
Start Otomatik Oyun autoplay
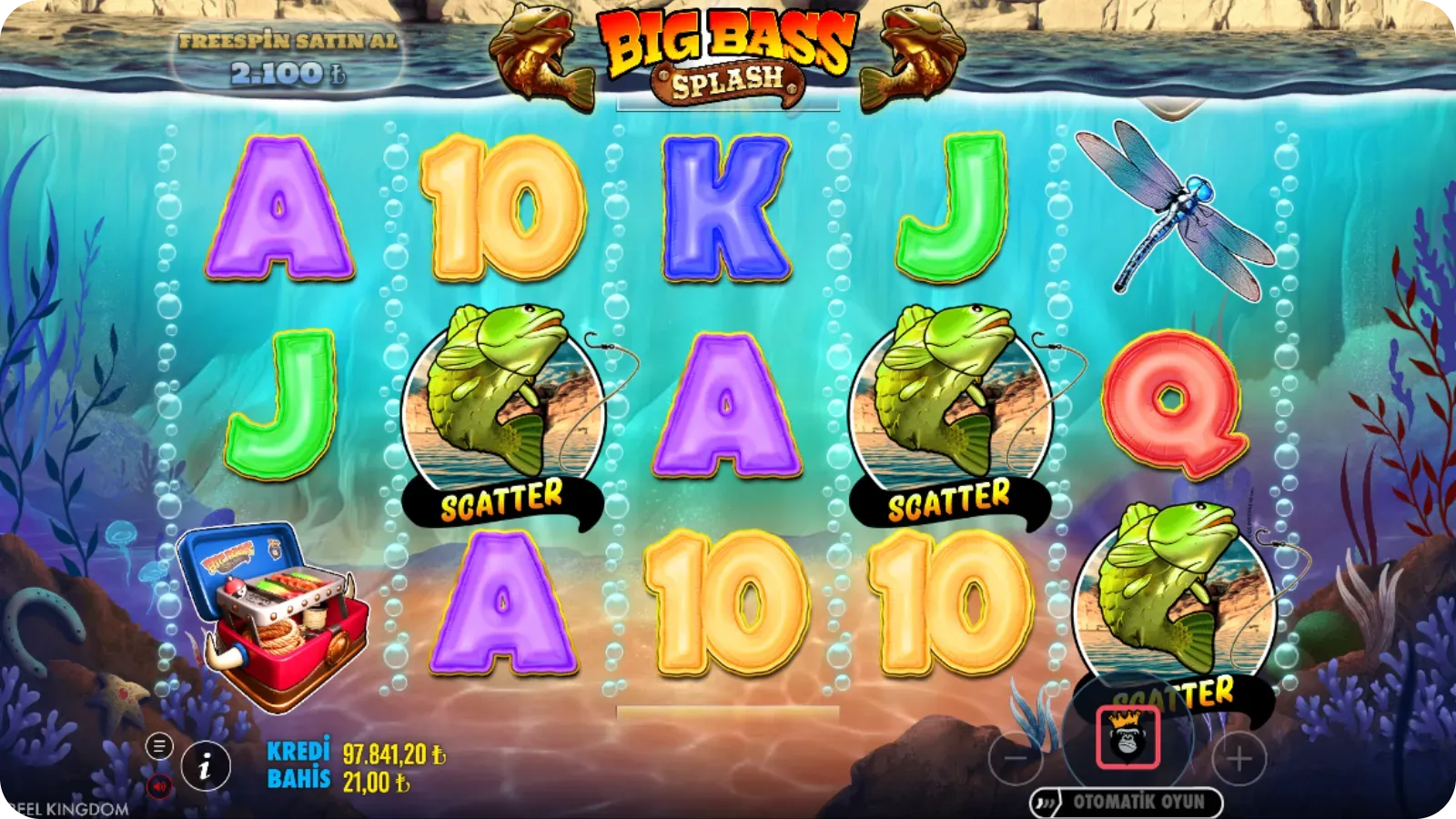pyautogui.click(x=1137, y=802)
